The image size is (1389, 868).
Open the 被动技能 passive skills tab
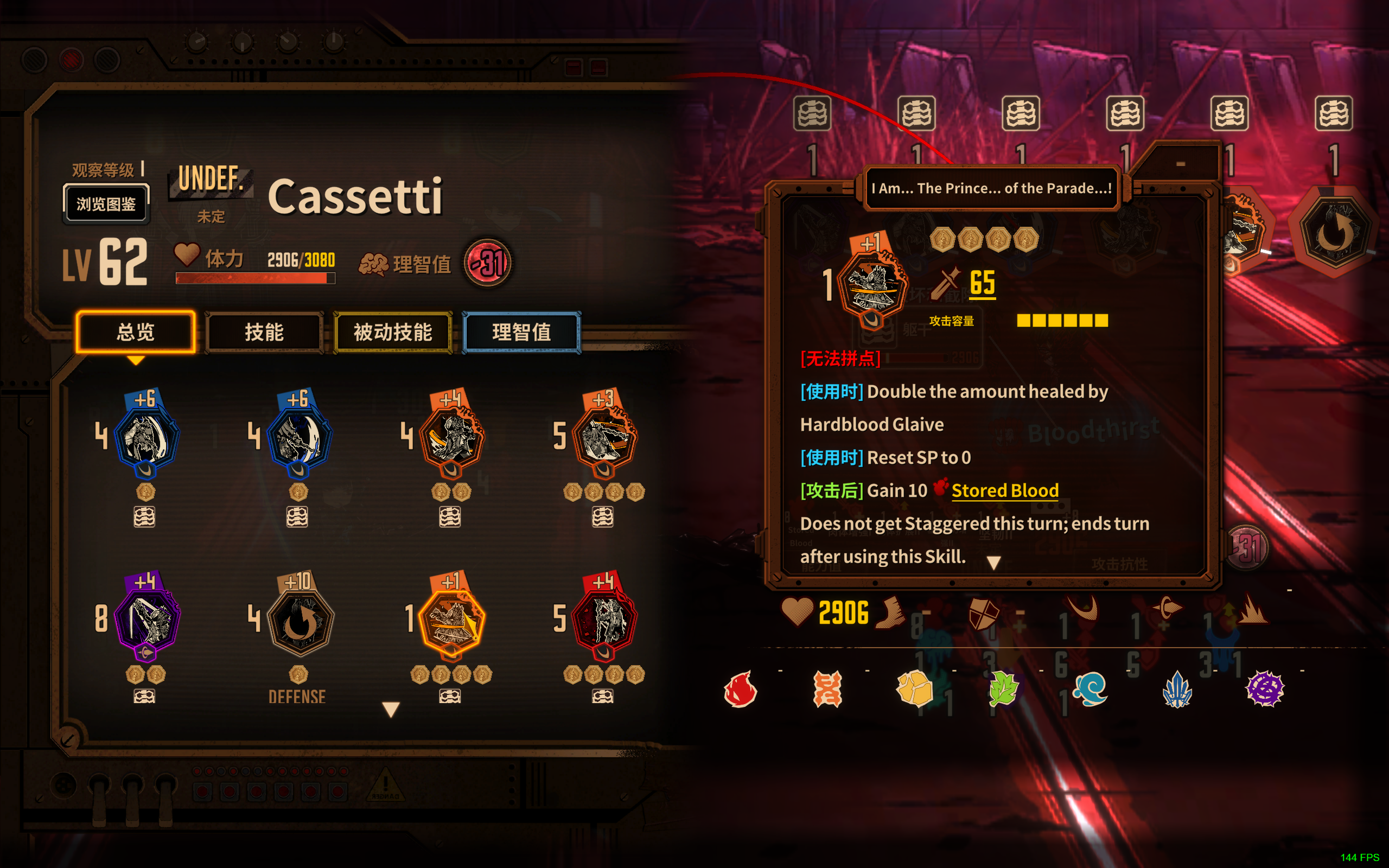point(393,332)
